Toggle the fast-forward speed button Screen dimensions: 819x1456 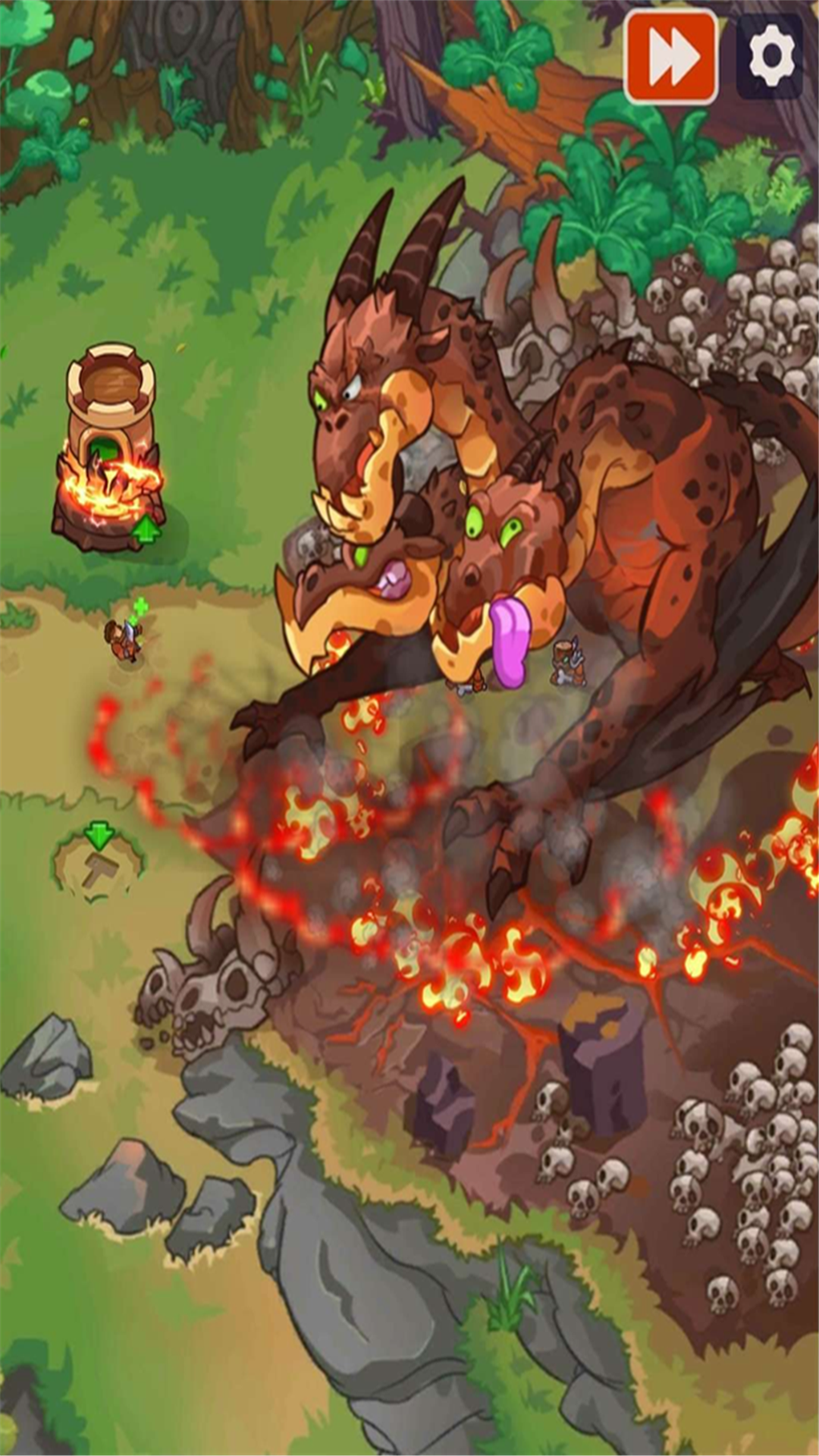(670, 57)
